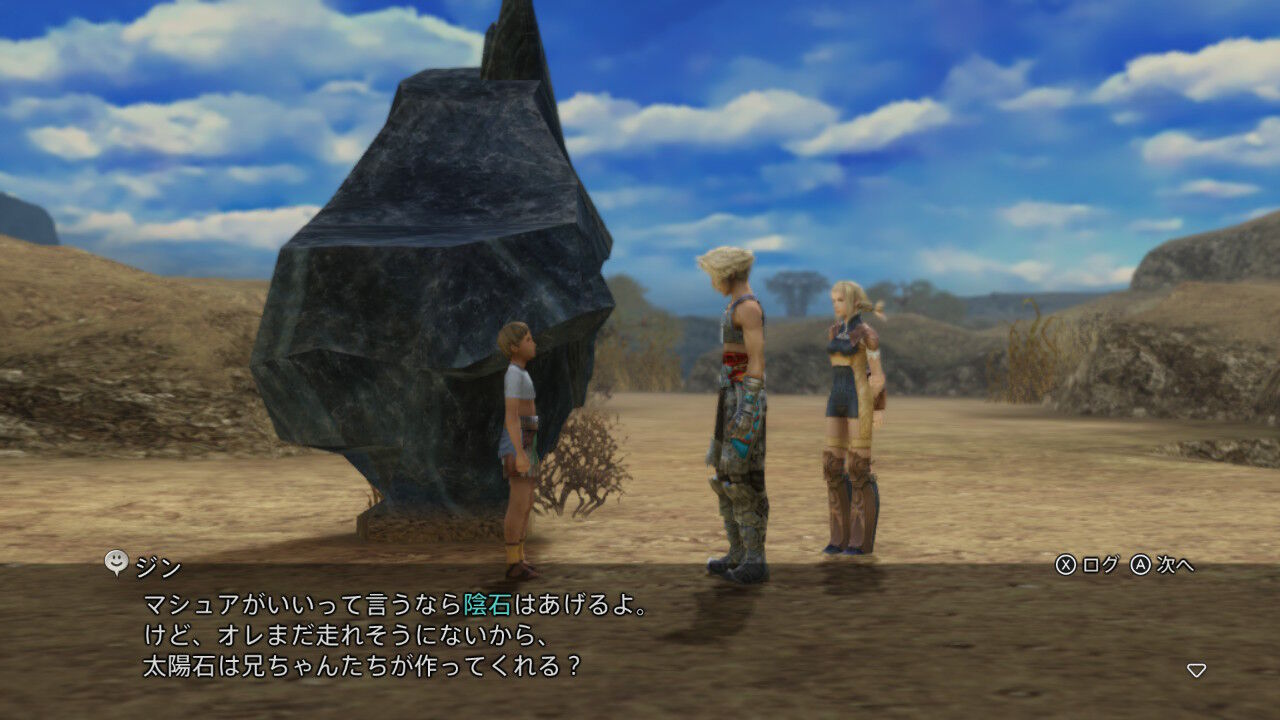
Task: Click the glossary icon colored cyan for 陰石
Action: coord(490,604)
